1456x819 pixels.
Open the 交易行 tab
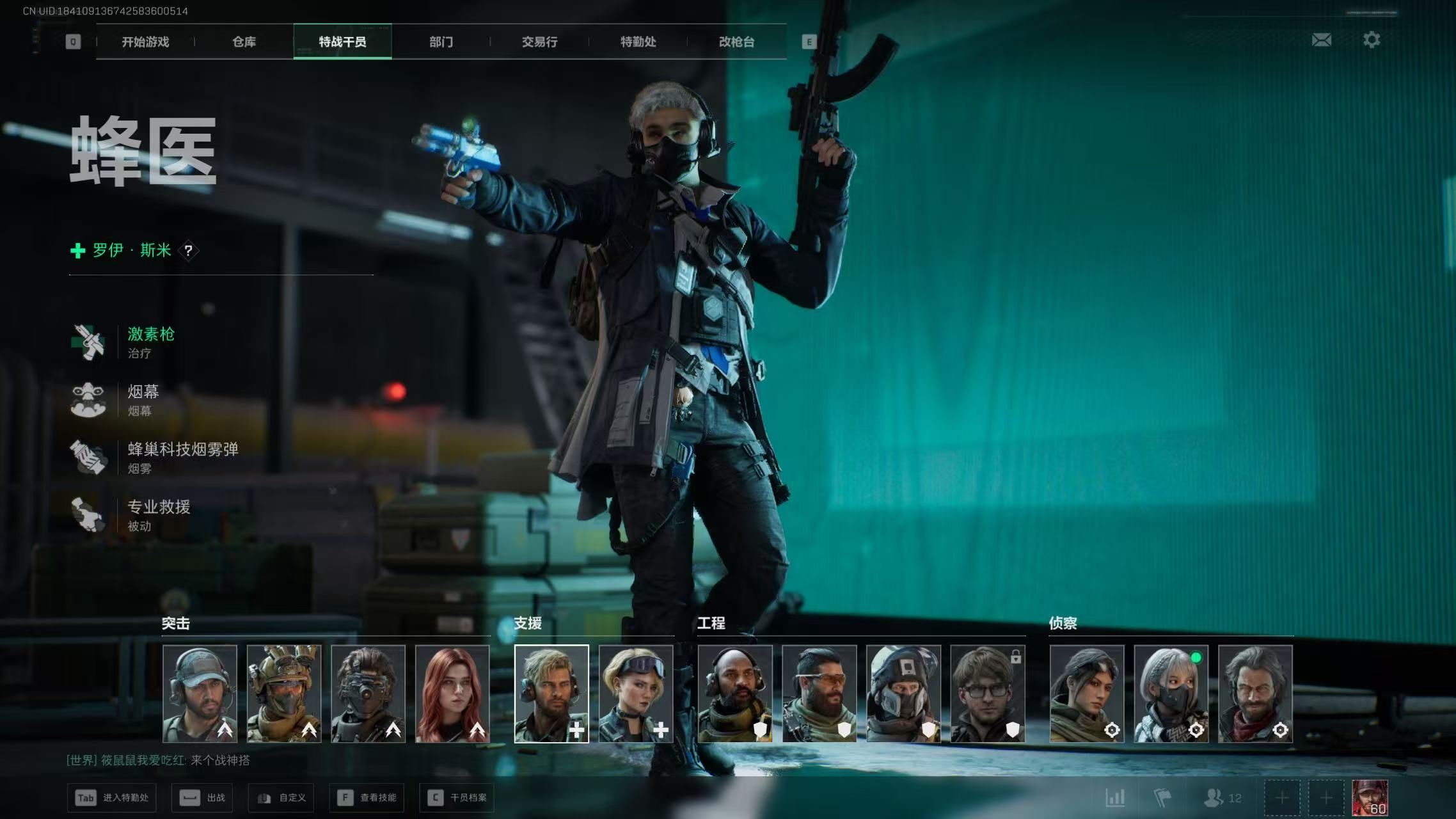tap(539, 42)
